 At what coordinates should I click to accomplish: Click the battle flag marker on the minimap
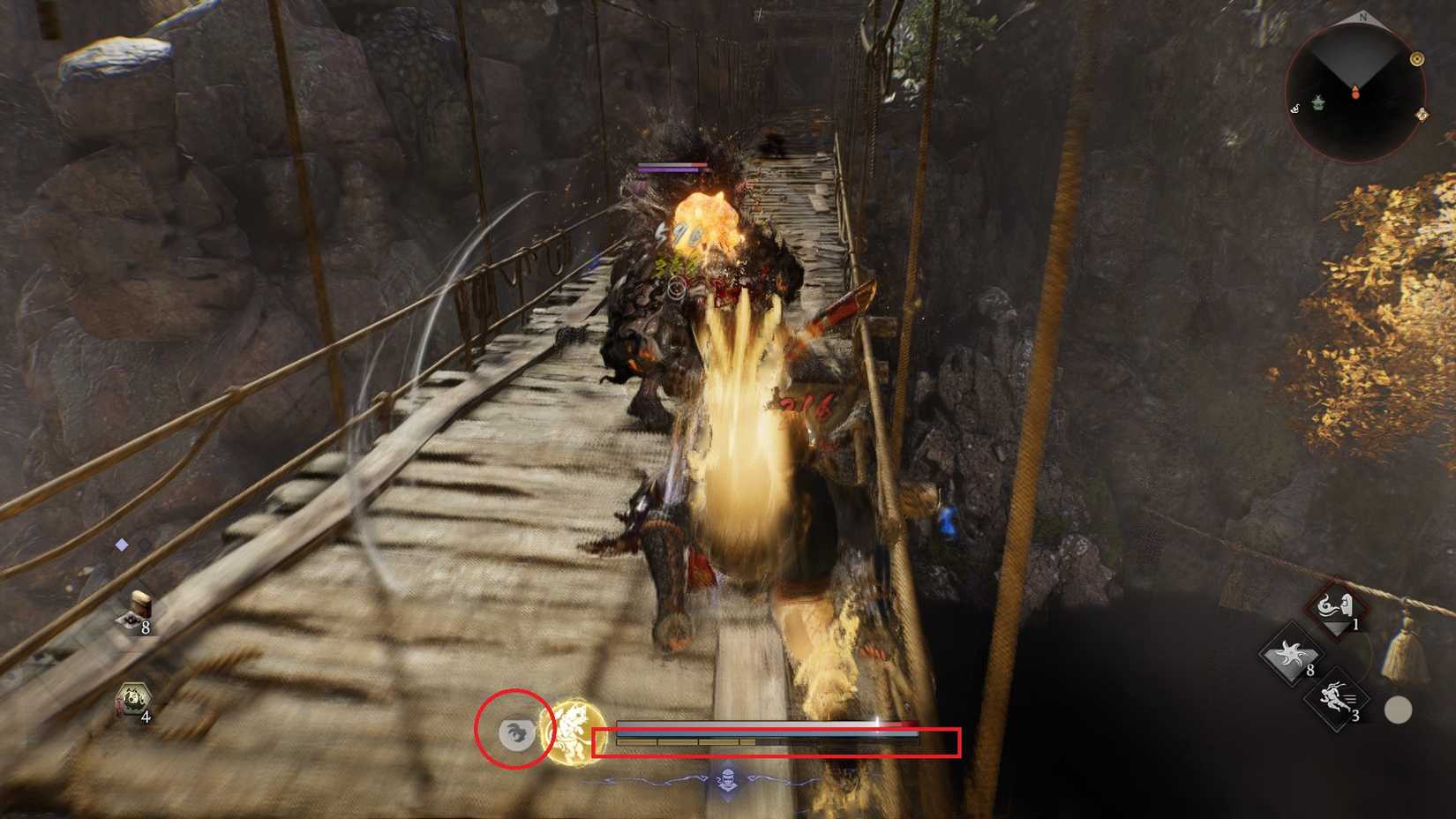tap(1417, 60)
